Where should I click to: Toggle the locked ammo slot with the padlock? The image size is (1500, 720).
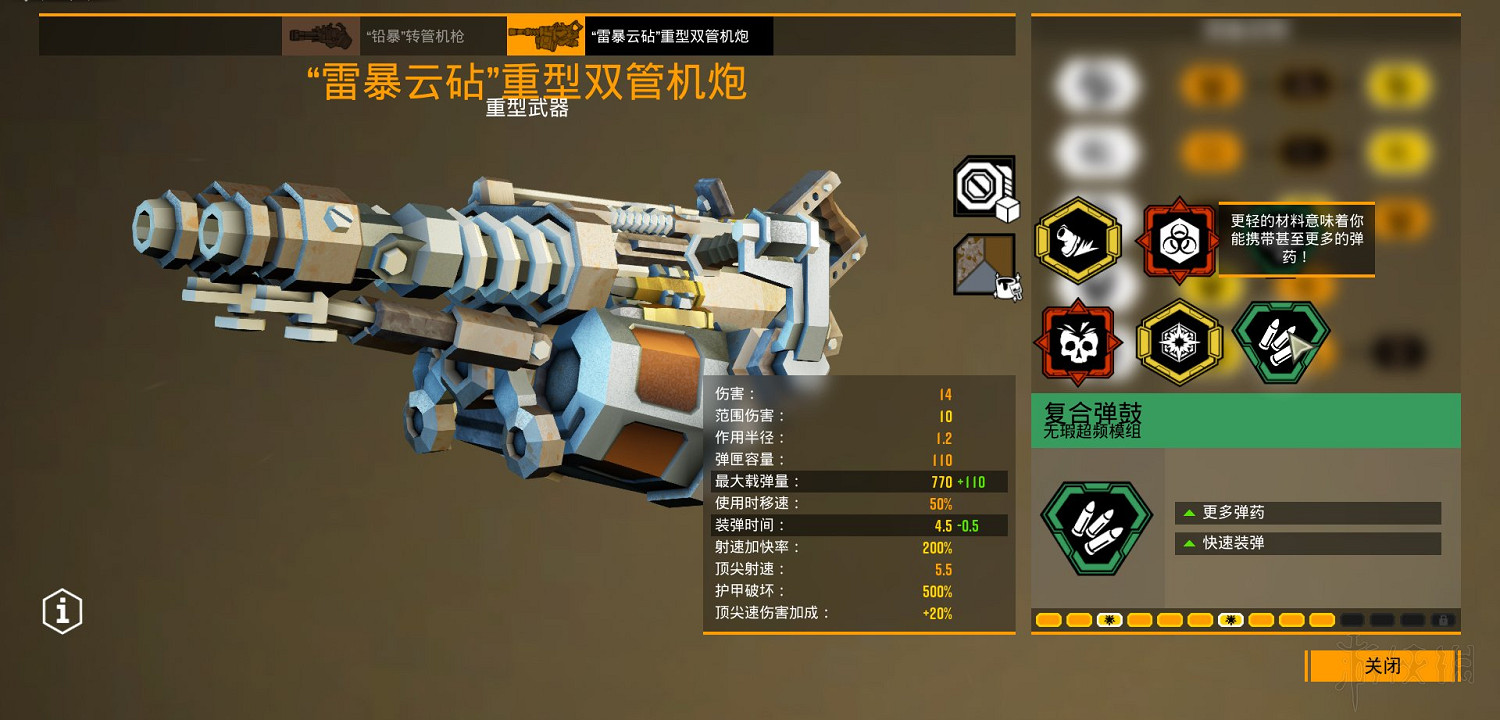(1444, 620)
